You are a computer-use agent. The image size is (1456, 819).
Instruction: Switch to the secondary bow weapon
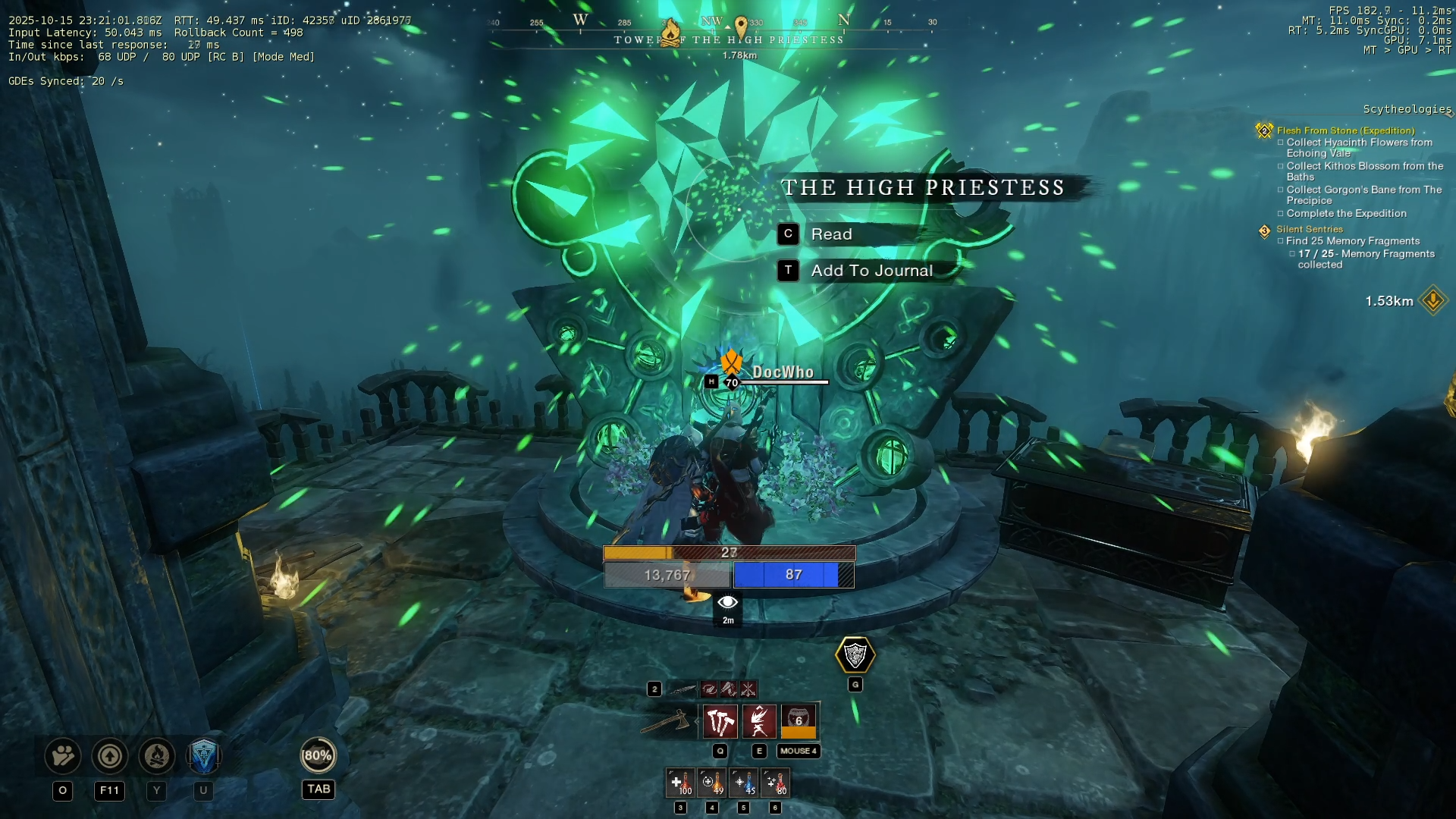pyautogui.click(x=682, y=689)
